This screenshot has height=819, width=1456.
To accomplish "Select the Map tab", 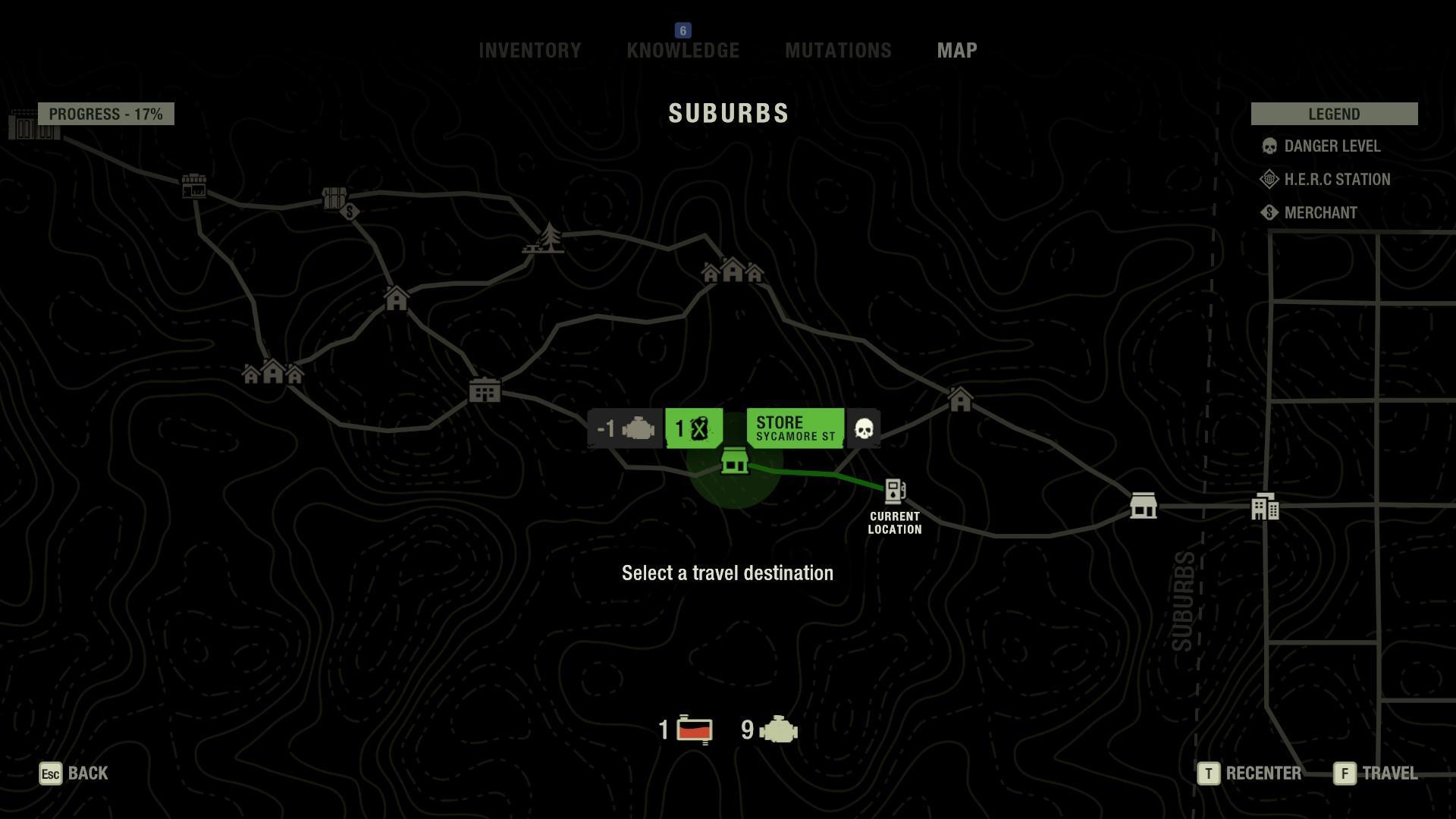I will (x=957, y=51).
